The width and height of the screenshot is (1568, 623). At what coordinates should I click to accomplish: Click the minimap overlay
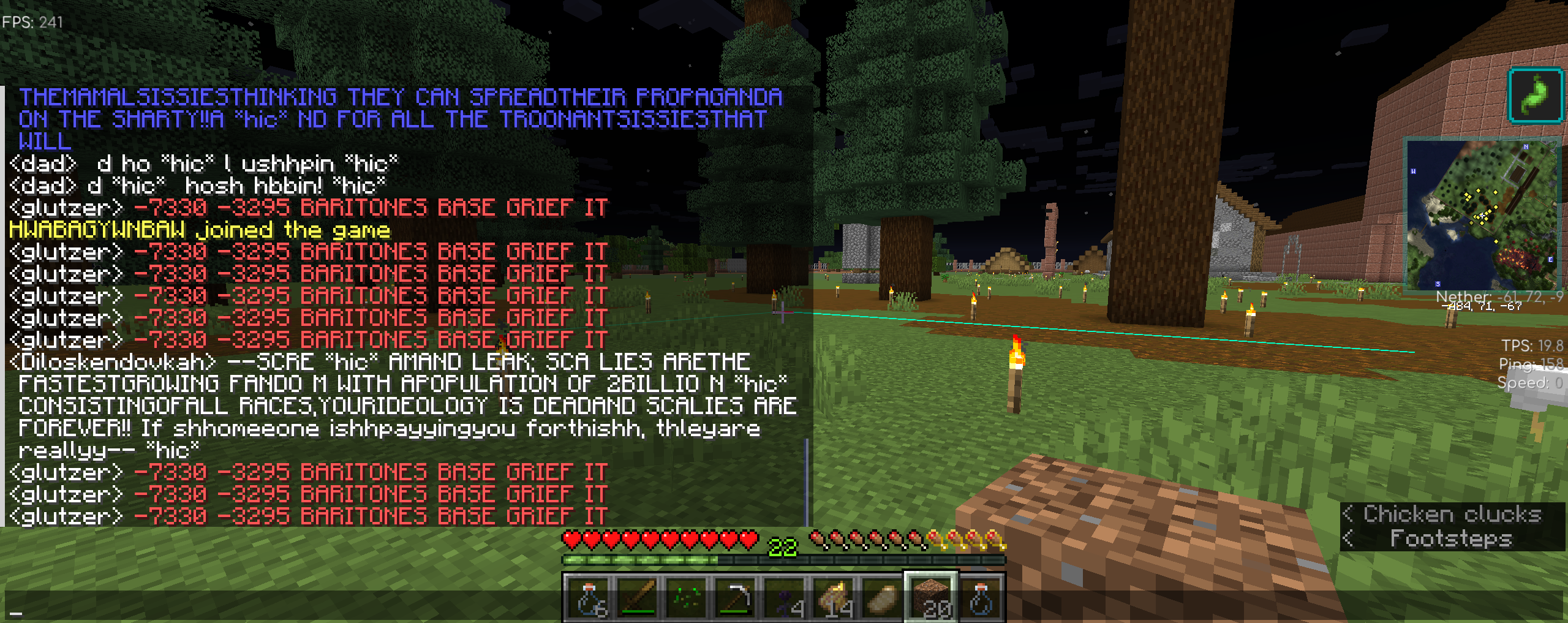coord(1481,213)
